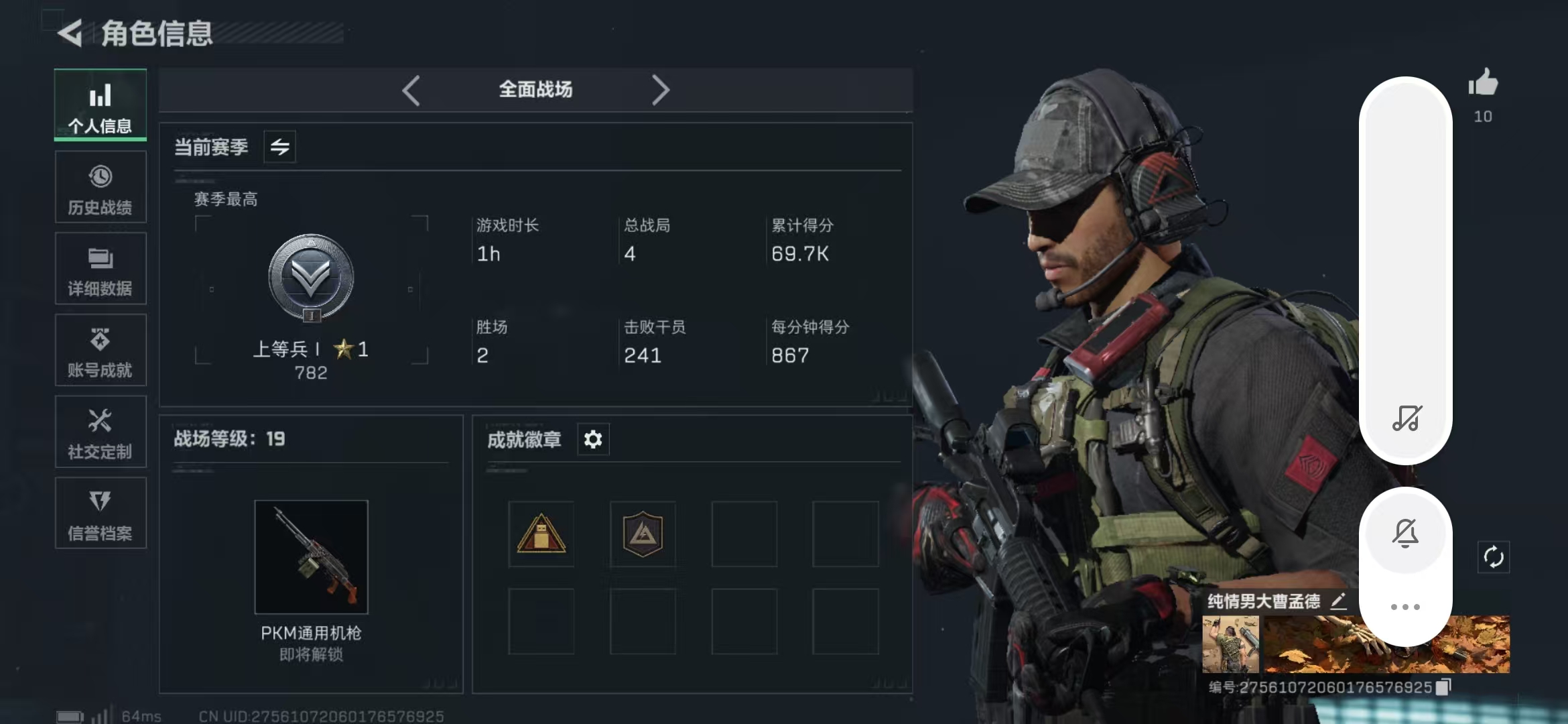The image size is (1568, 724).
Task: Choose the orange triangle achievement badge
Action: [541, 534]
